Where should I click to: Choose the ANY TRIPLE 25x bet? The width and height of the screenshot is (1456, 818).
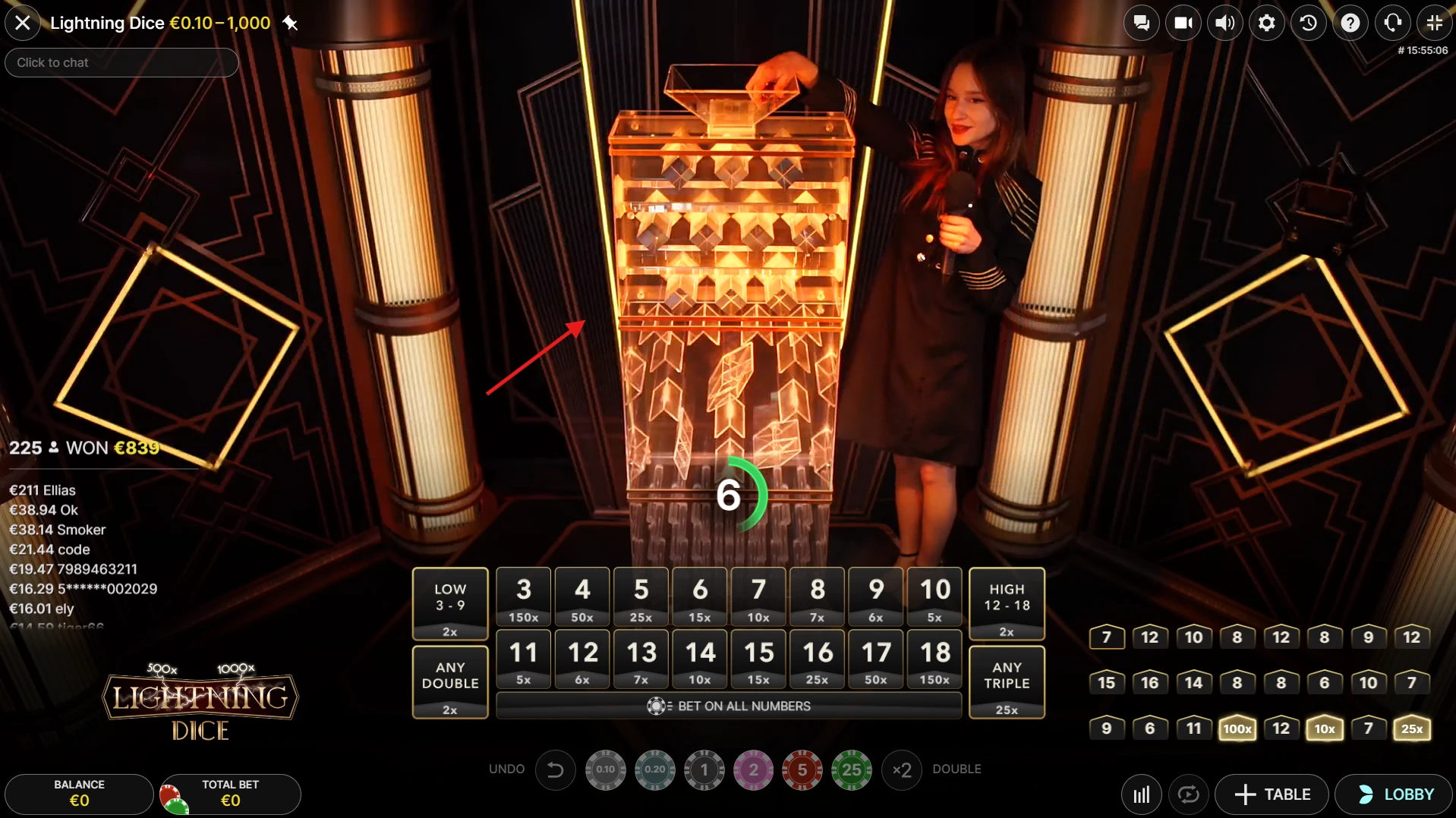tap(1007, 681)
